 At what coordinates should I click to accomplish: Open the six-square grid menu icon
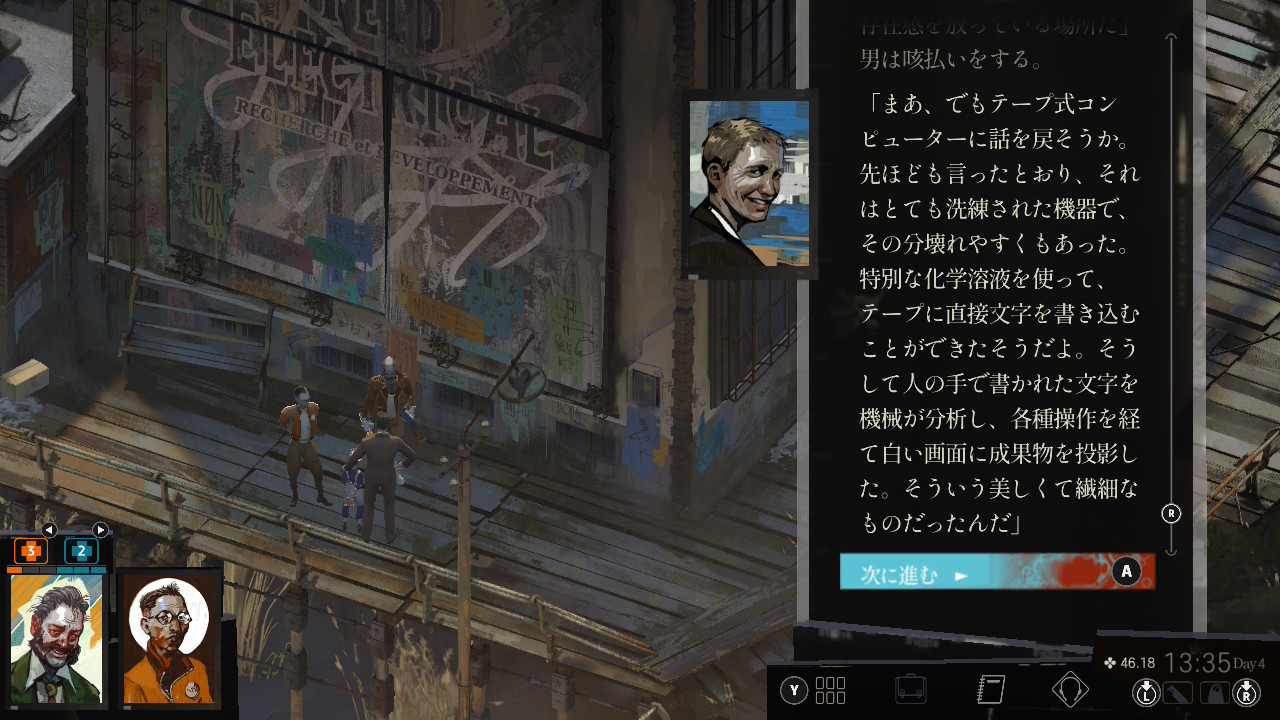click(830, 690)
